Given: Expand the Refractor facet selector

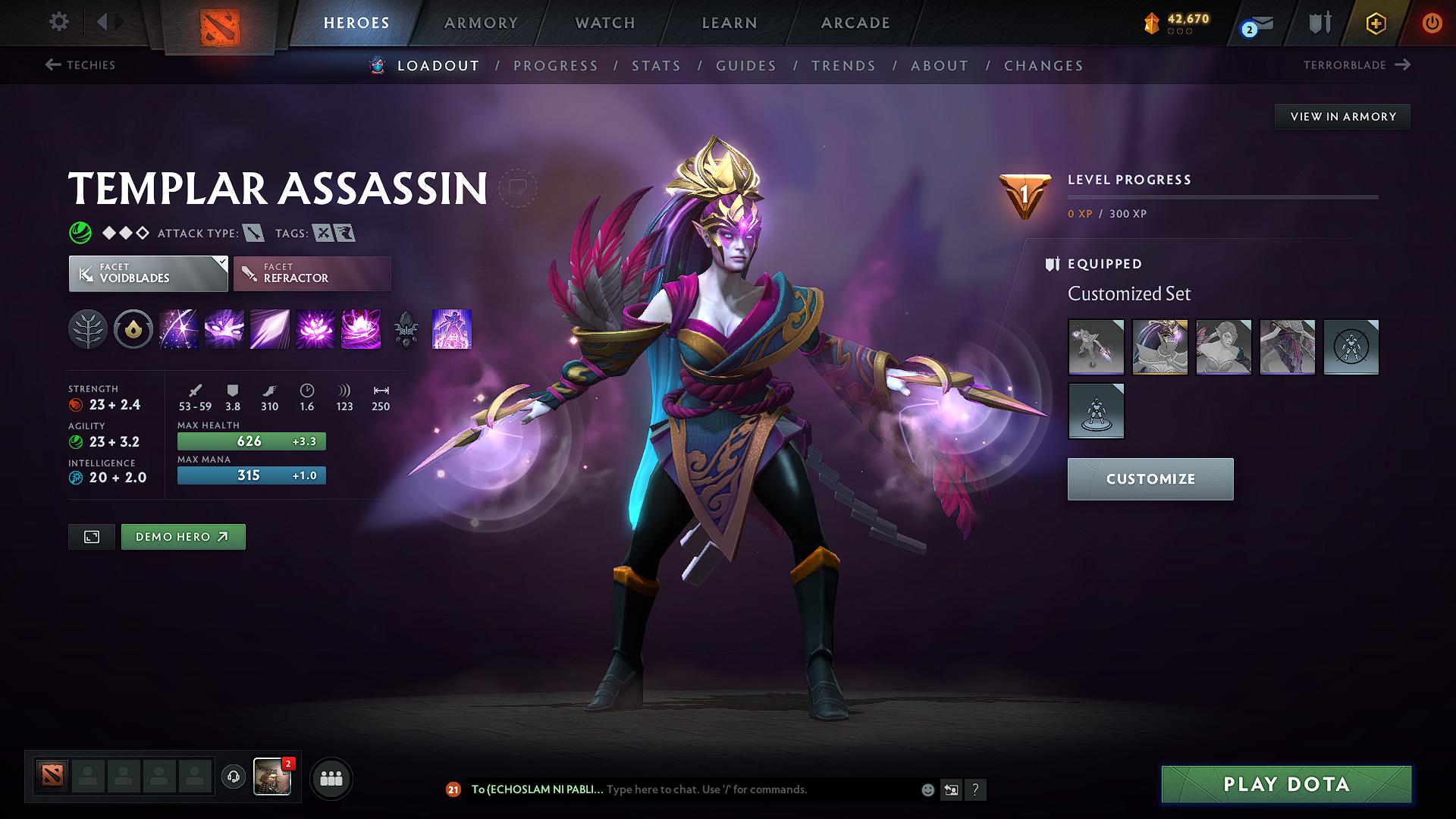Looking at the screenshot, I should pos(312,273).
